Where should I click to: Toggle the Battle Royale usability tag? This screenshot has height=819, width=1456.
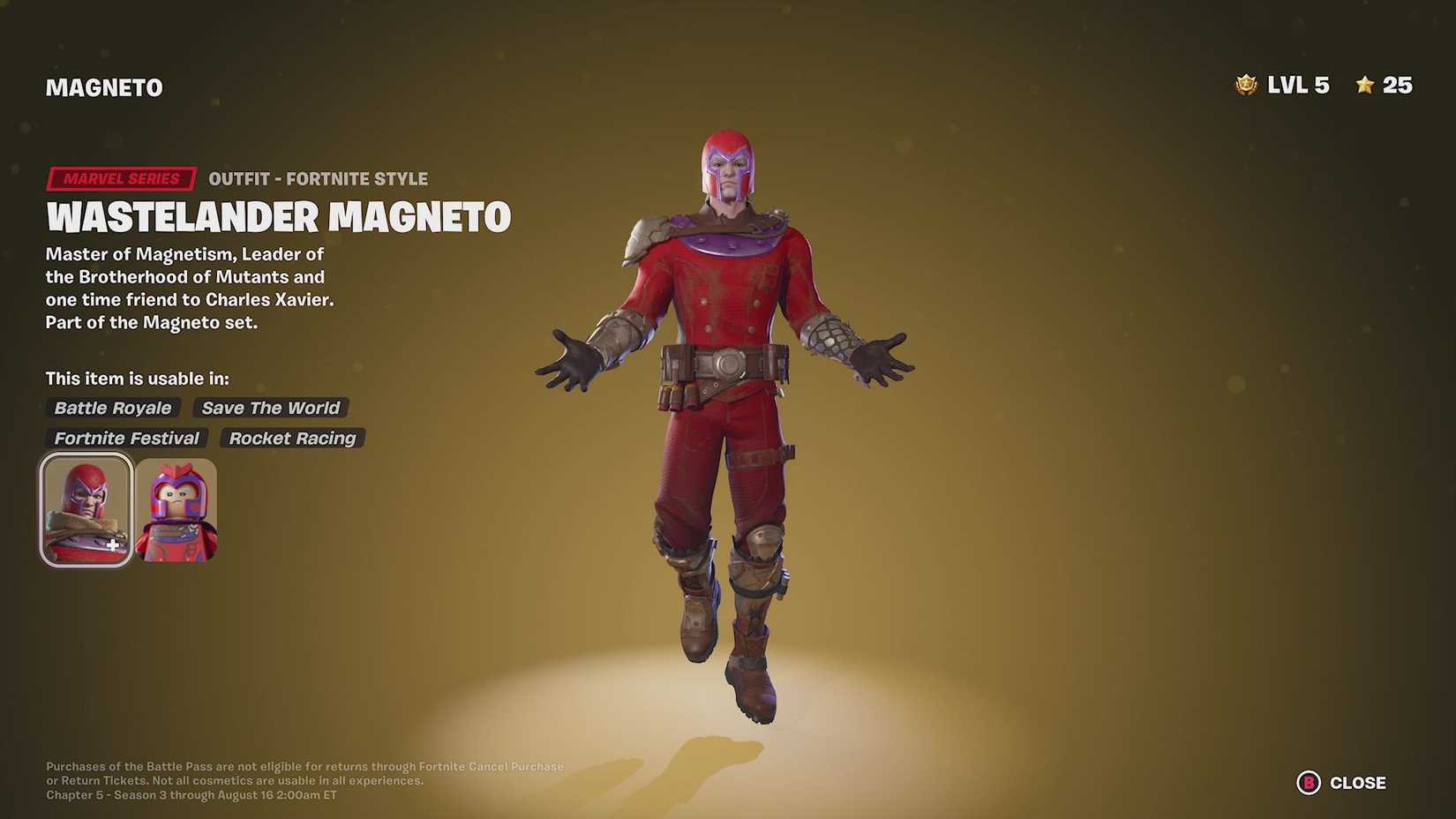[112, 407]
